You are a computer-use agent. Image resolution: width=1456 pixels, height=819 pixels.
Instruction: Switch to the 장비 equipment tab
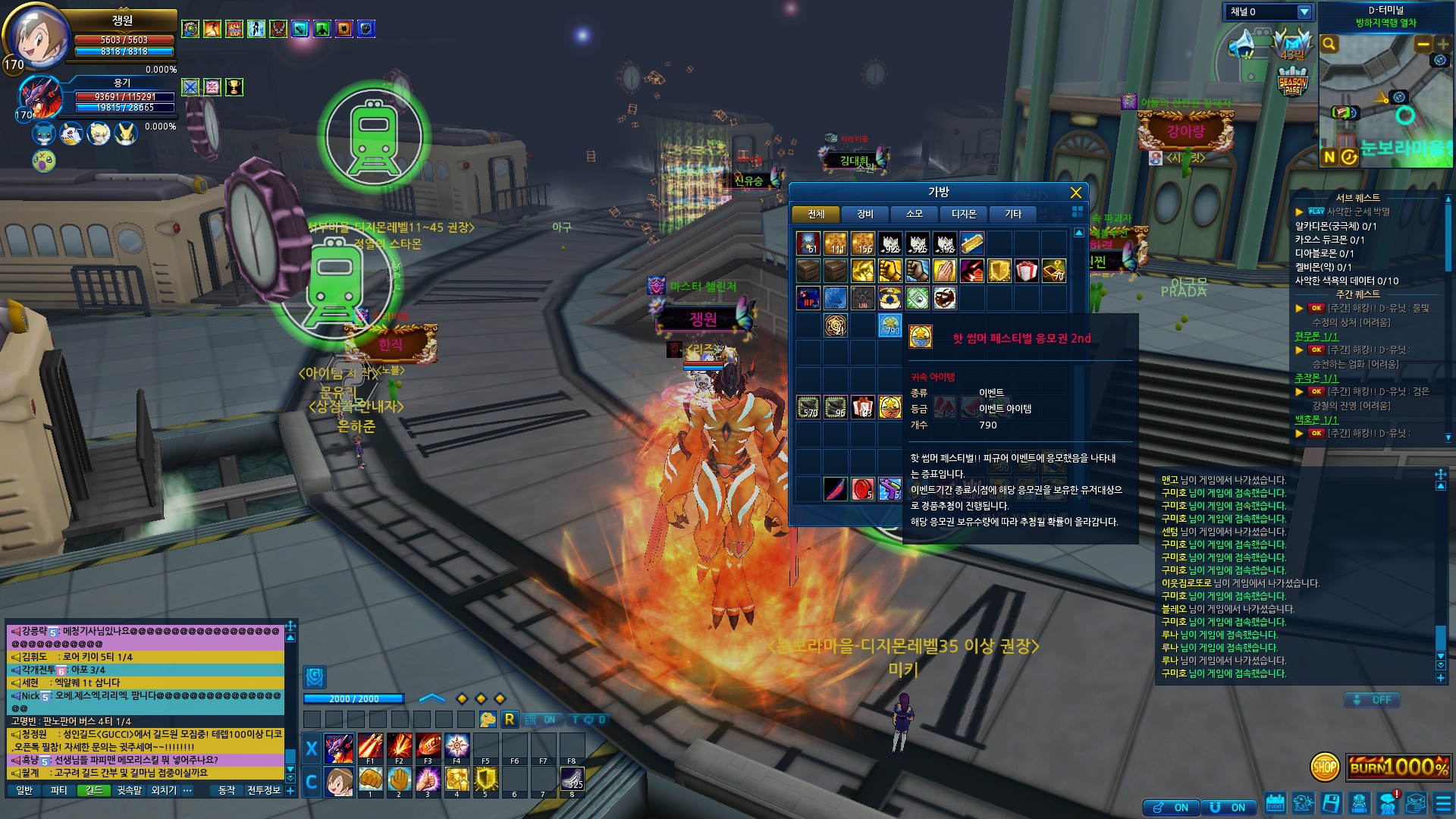[x=865, y=214]
